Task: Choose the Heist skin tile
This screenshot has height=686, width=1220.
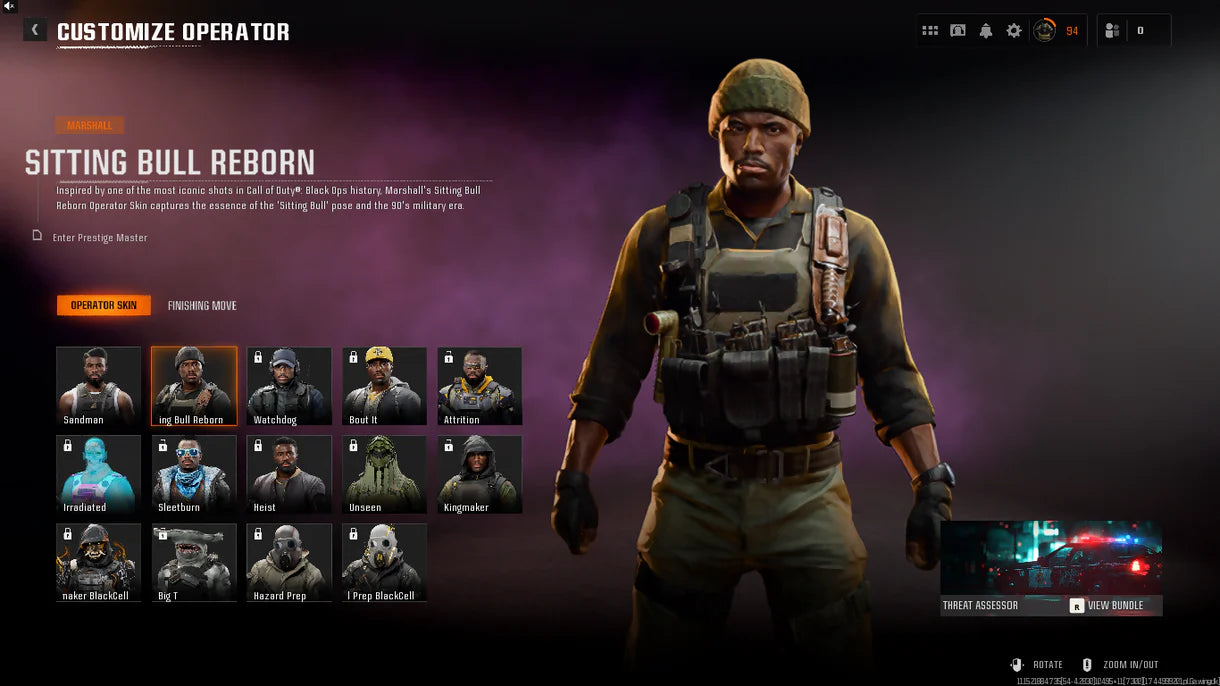Action: (x=289, y=474)
